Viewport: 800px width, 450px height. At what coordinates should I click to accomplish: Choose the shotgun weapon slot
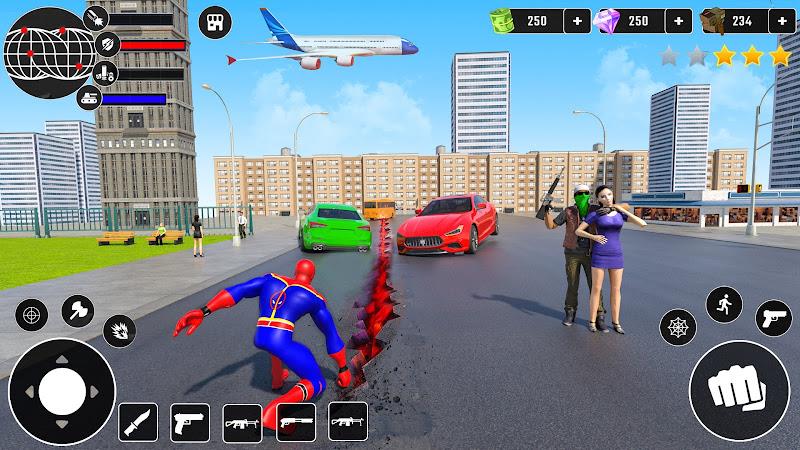(296, 422)
